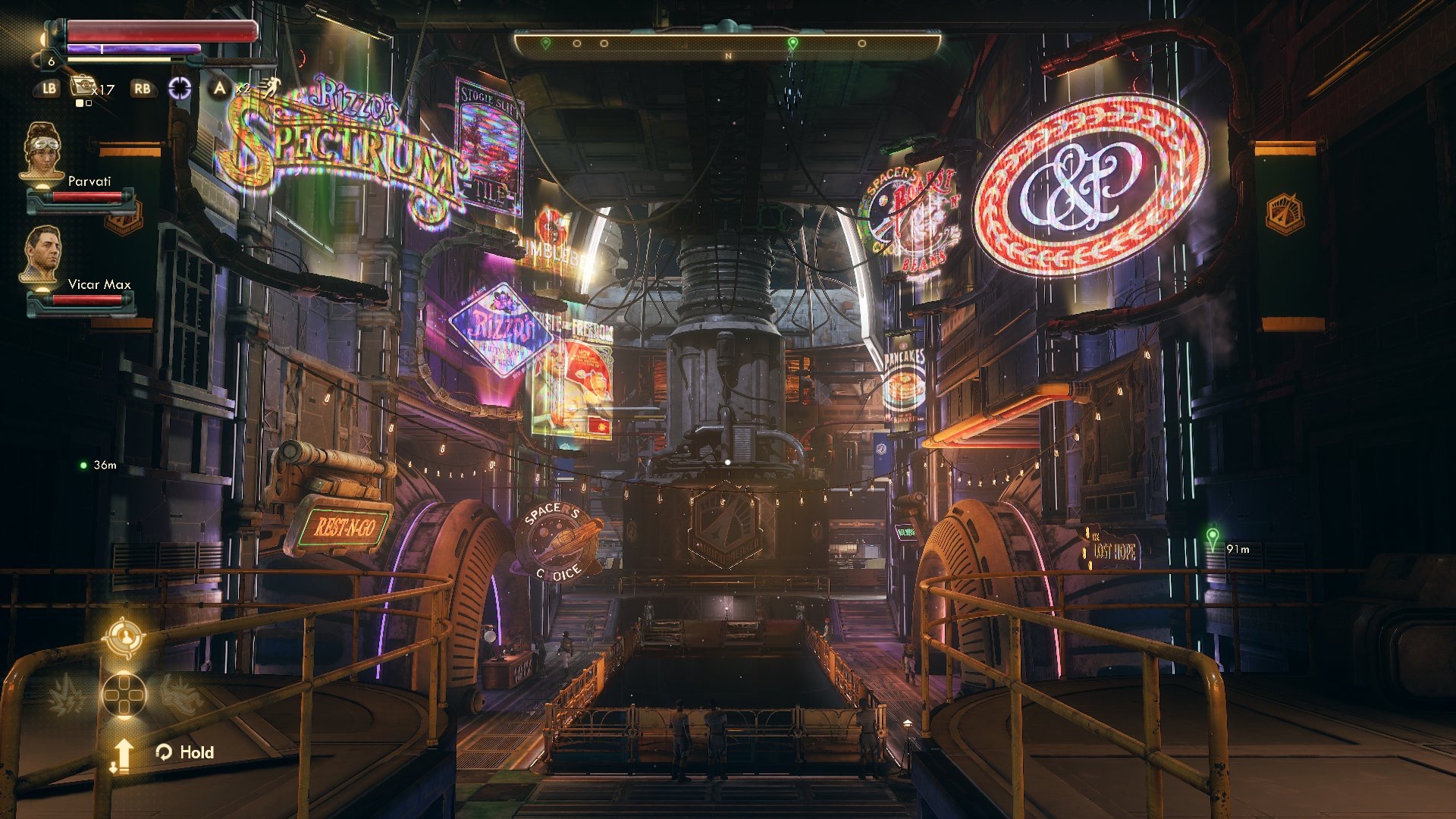The height and width of the screenshot is (819, 1456).
Task: Select Parvati's companion portrait
Action: pyautogui.click(x=41, y=152)
